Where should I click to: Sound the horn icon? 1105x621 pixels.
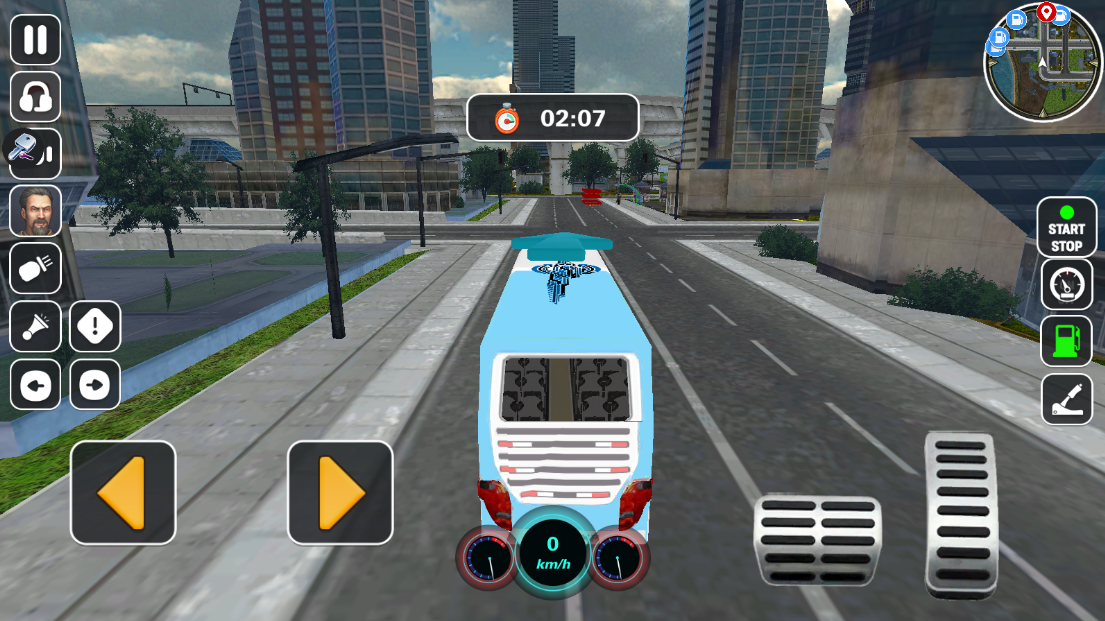click(x=36, y=327)
